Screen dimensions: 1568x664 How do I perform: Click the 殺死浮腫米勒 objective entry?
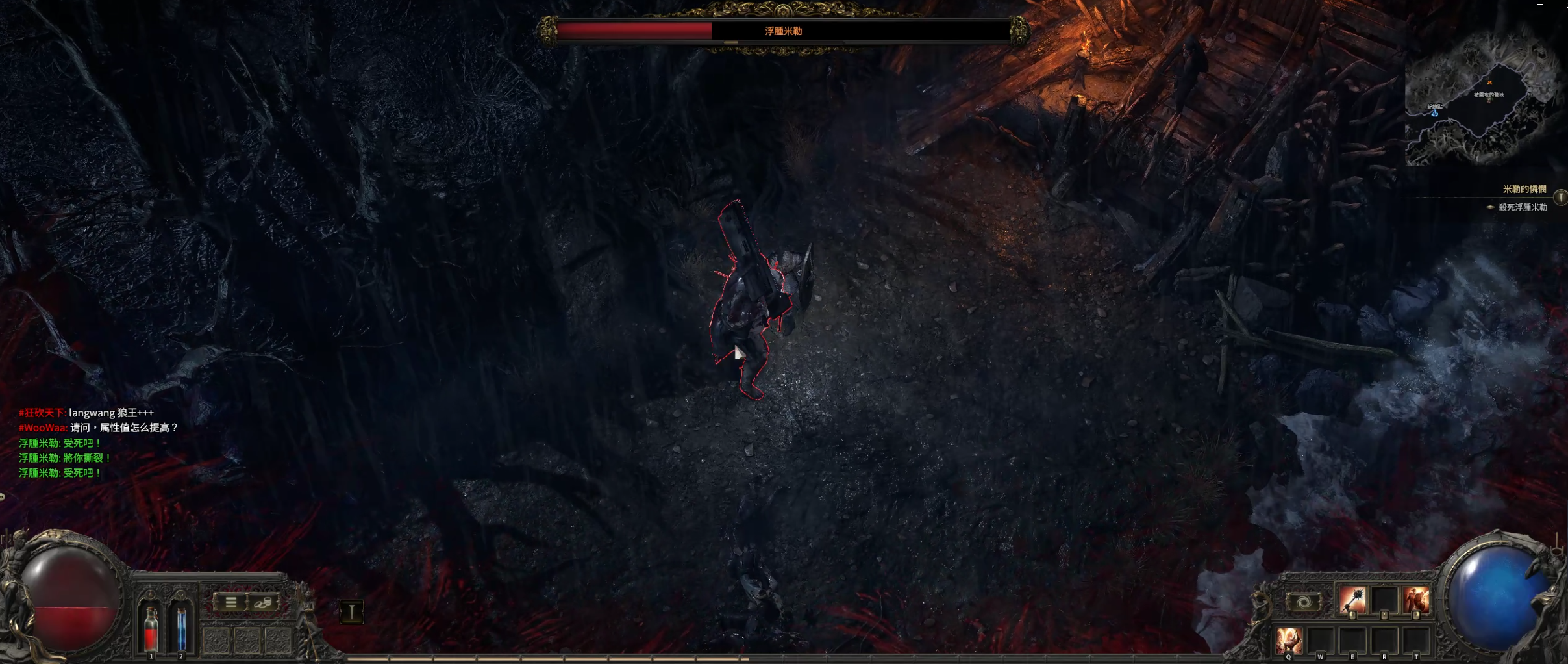point(1522,207)
